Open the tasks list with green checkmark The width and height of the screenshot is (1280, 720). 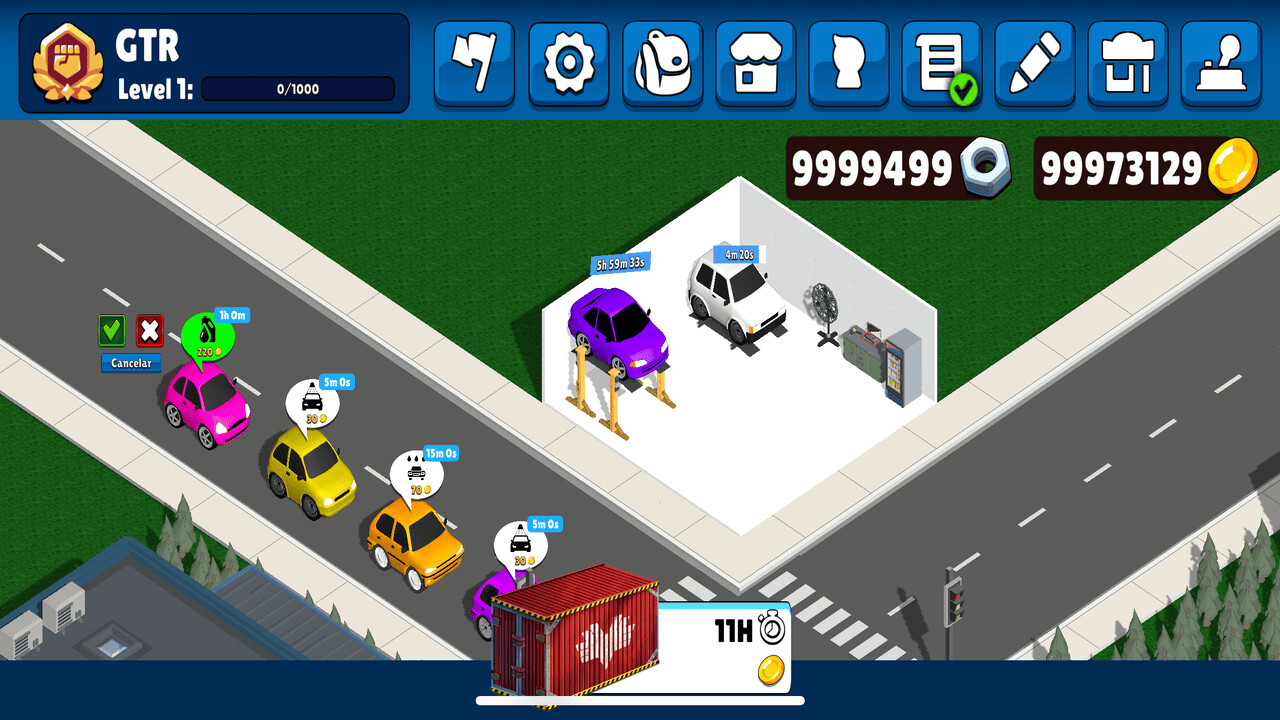click(940, 63)
